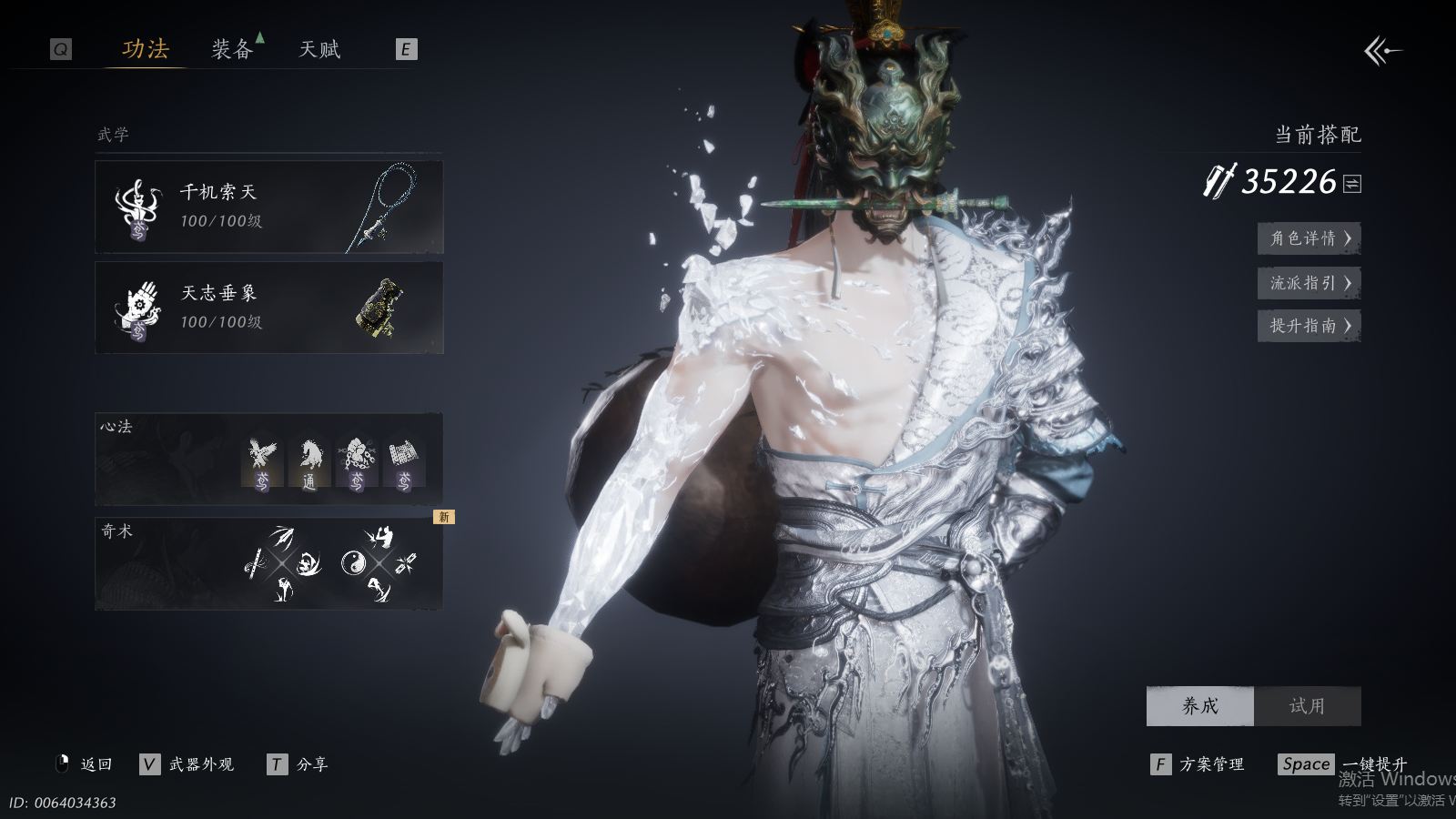
Task: Switch to the 功法 tab
Action: click(x=146, y=49)
